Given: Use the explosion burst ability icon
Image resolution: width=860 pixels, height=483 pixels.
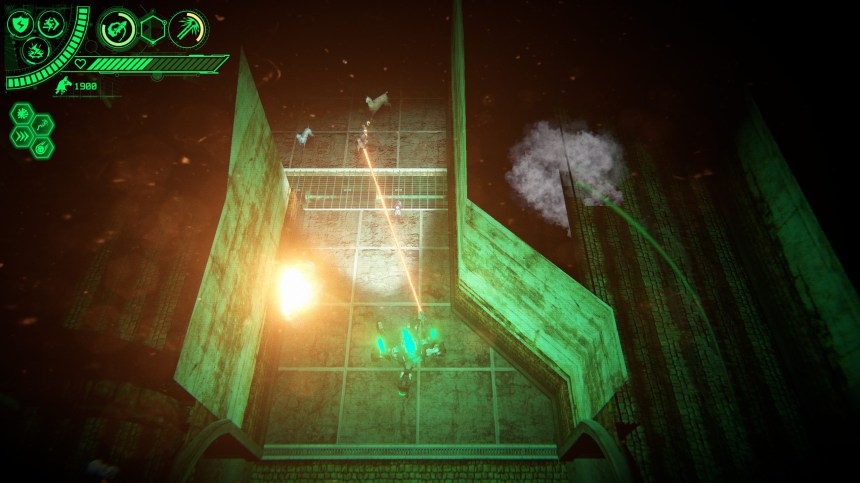Looking at the screenshot, I should pos(34,51).
